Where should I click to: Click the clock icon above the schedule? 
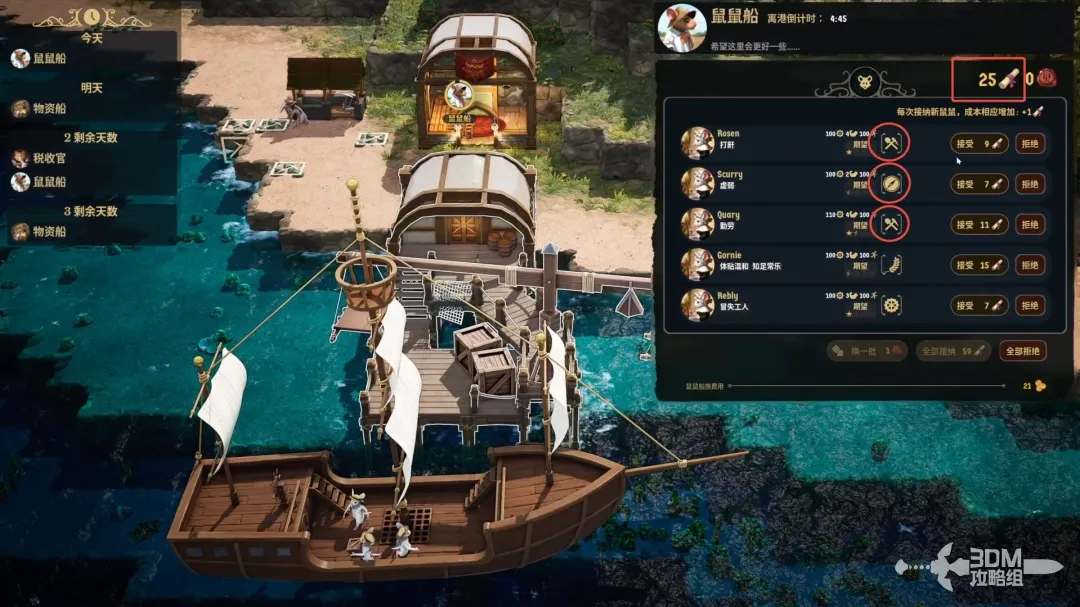coord(92,17)
